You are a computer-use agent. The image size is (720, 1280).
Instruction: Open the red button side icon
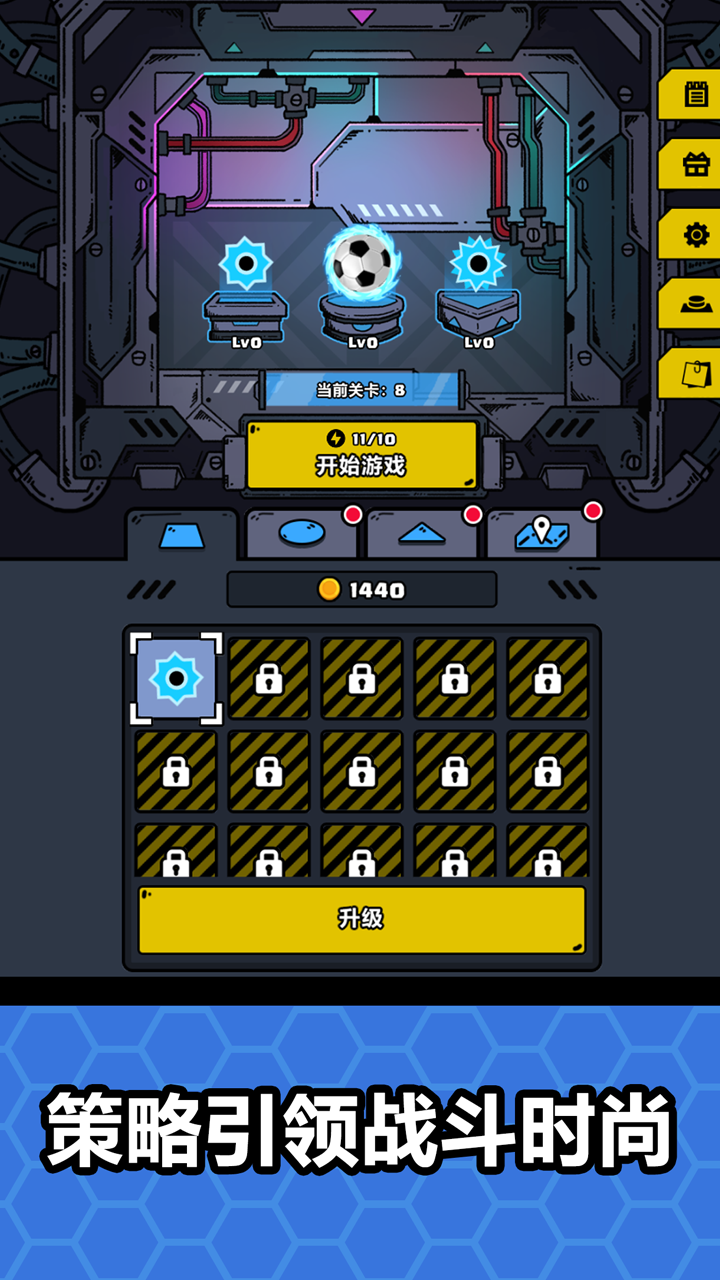695,304
